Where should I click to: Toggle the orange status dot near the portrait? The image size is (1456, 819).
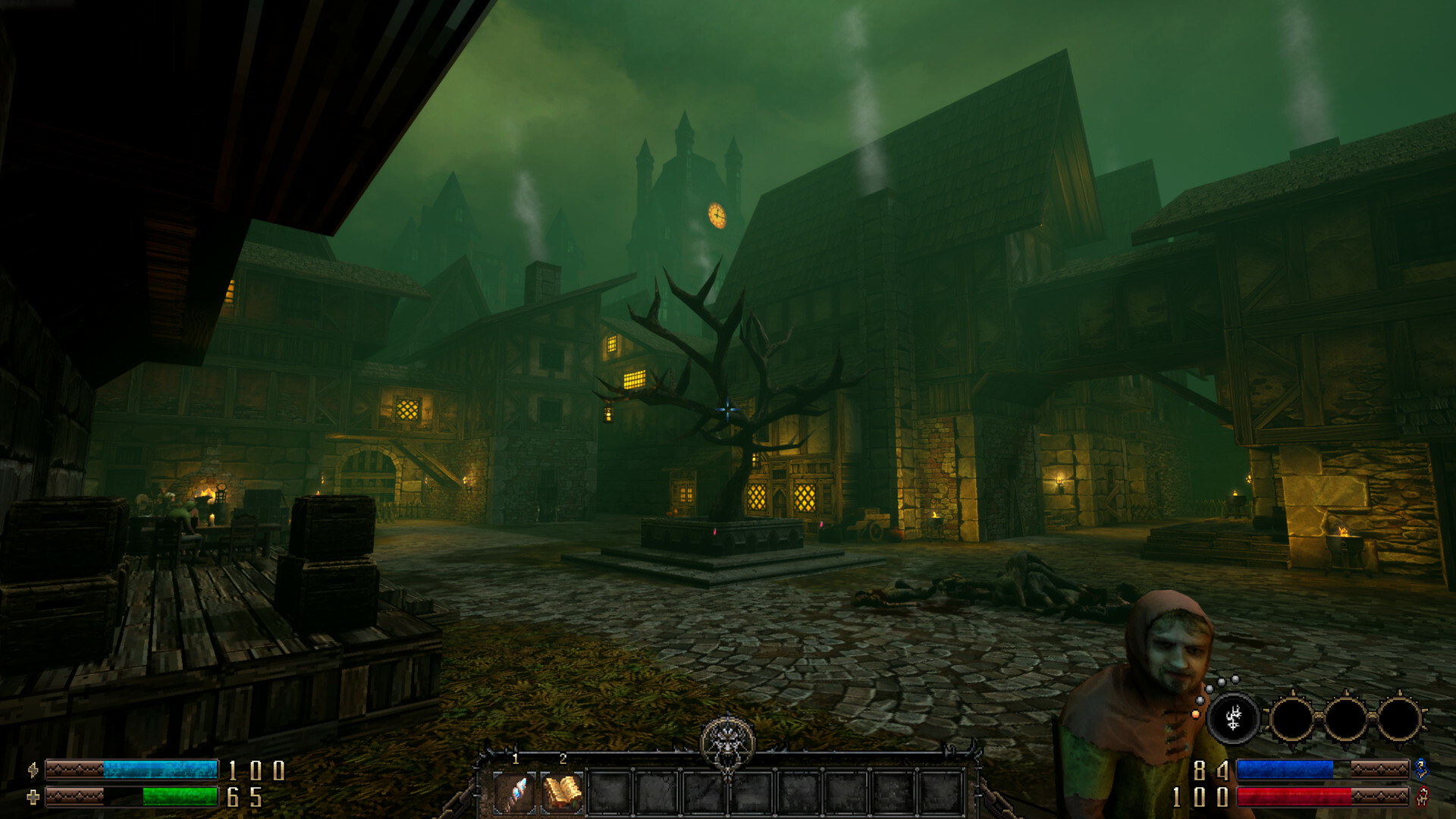coord(1195,715)
